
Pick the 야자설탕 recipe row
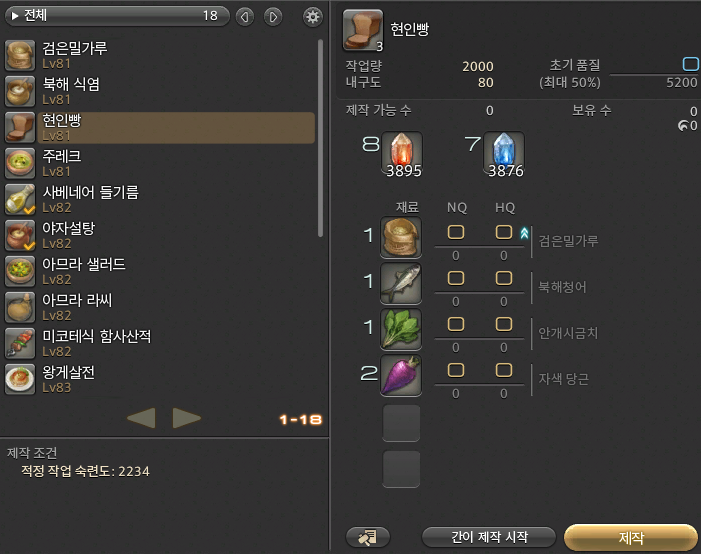click(160, 235)
